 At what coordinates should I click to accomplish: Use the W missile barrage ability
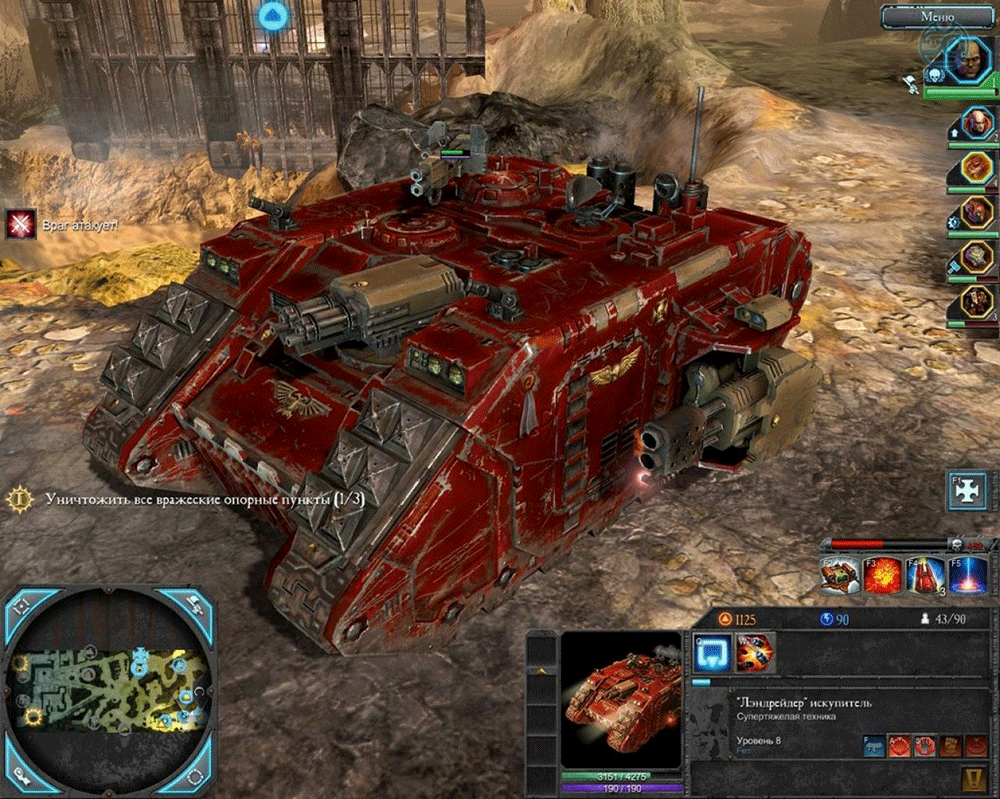(x=754, y=652)
